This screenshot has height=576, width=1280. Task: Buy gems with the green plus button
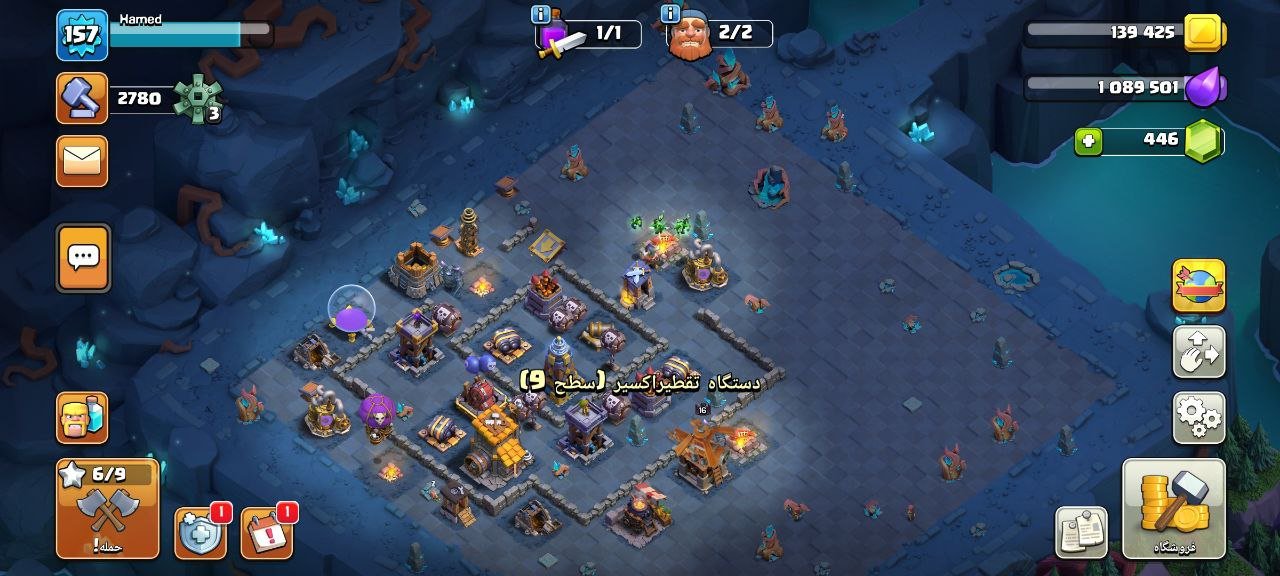[1088, 142]
